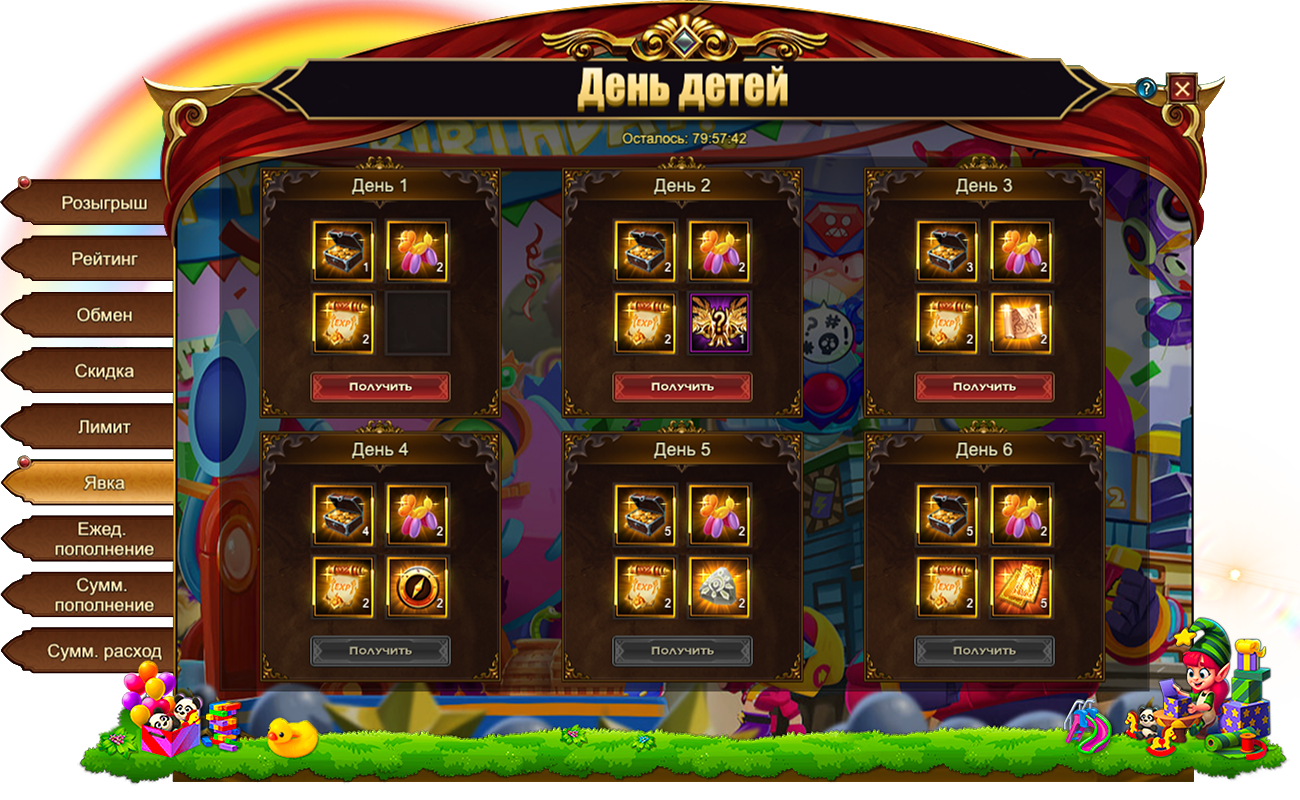
Task: Click the greyed День 4 Получить button
Action: coord(380,650)
